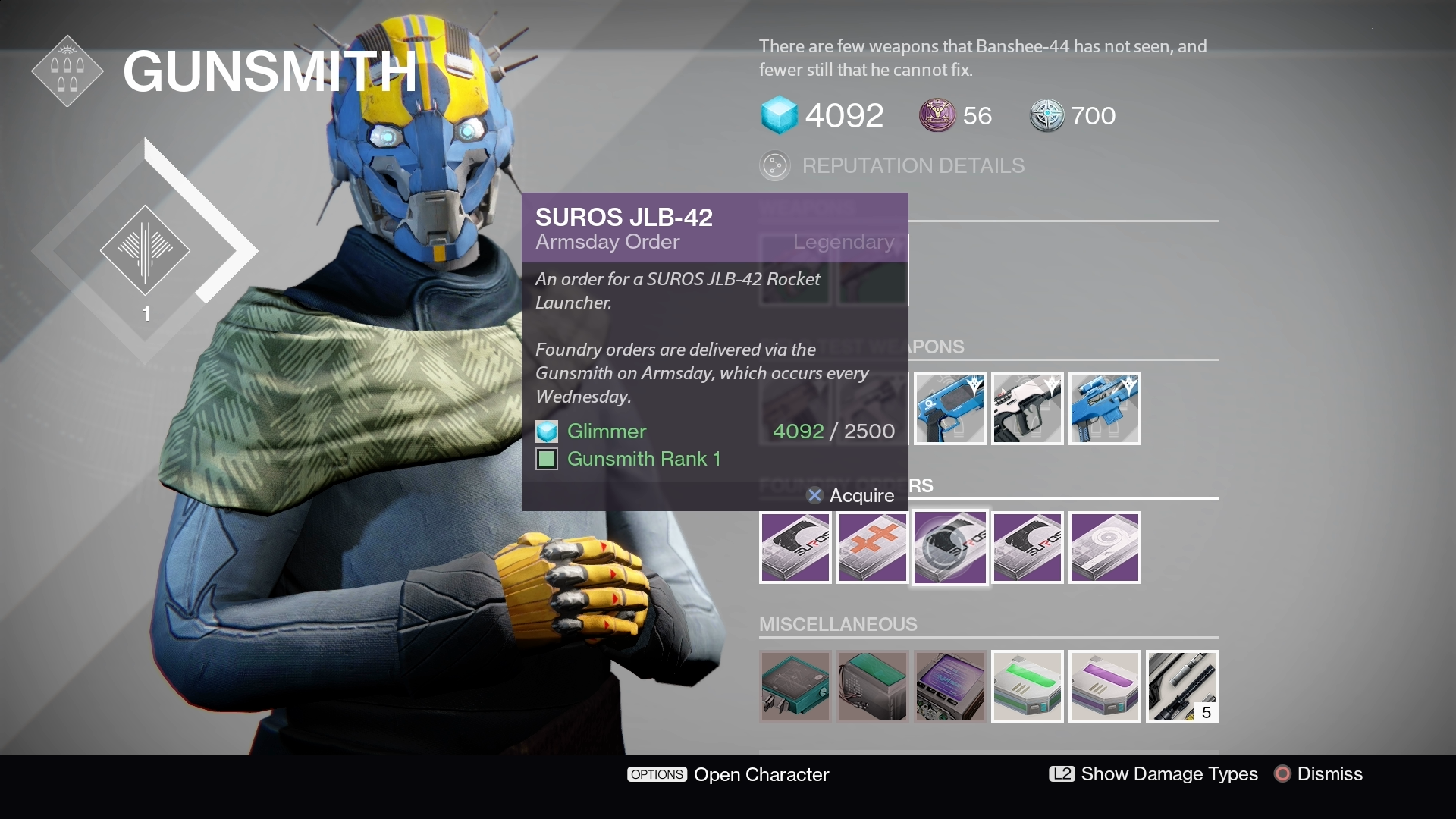Select the white test weapon
The height and width of the screenshot is (819, 1456).
pyautogui.click(x=1027, y=409)
